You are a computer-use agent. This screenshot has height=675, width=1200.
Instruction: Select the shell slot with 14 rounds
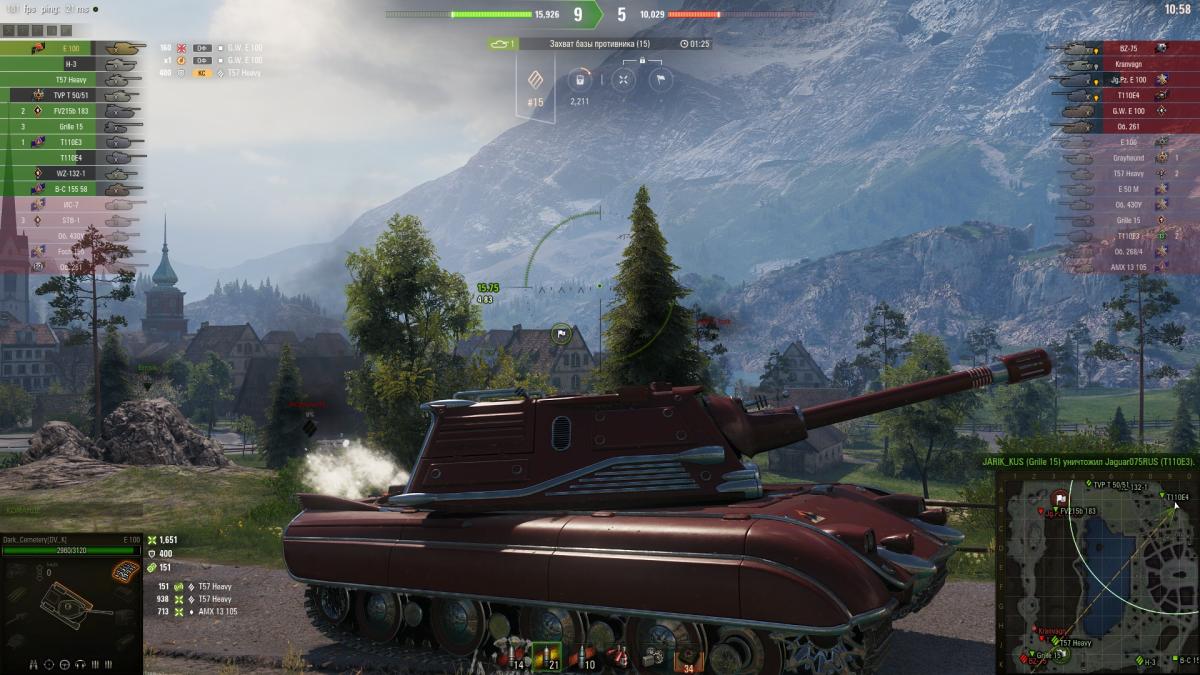[514, 653]
